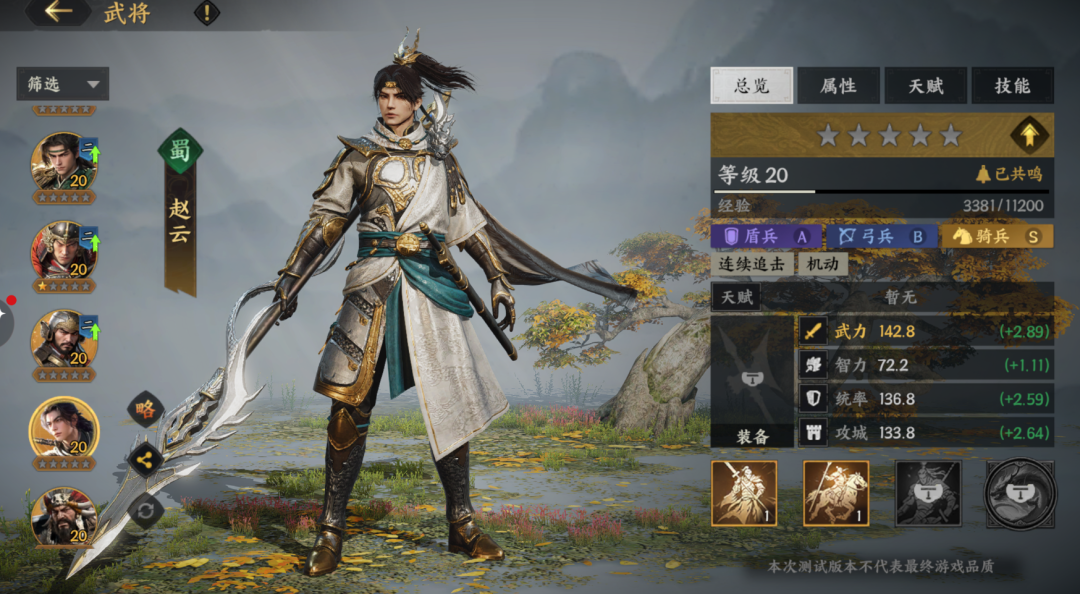This screenshot has height=594, width=1080.
Task: Share the hero with the share icon
Action: (146, 460)
